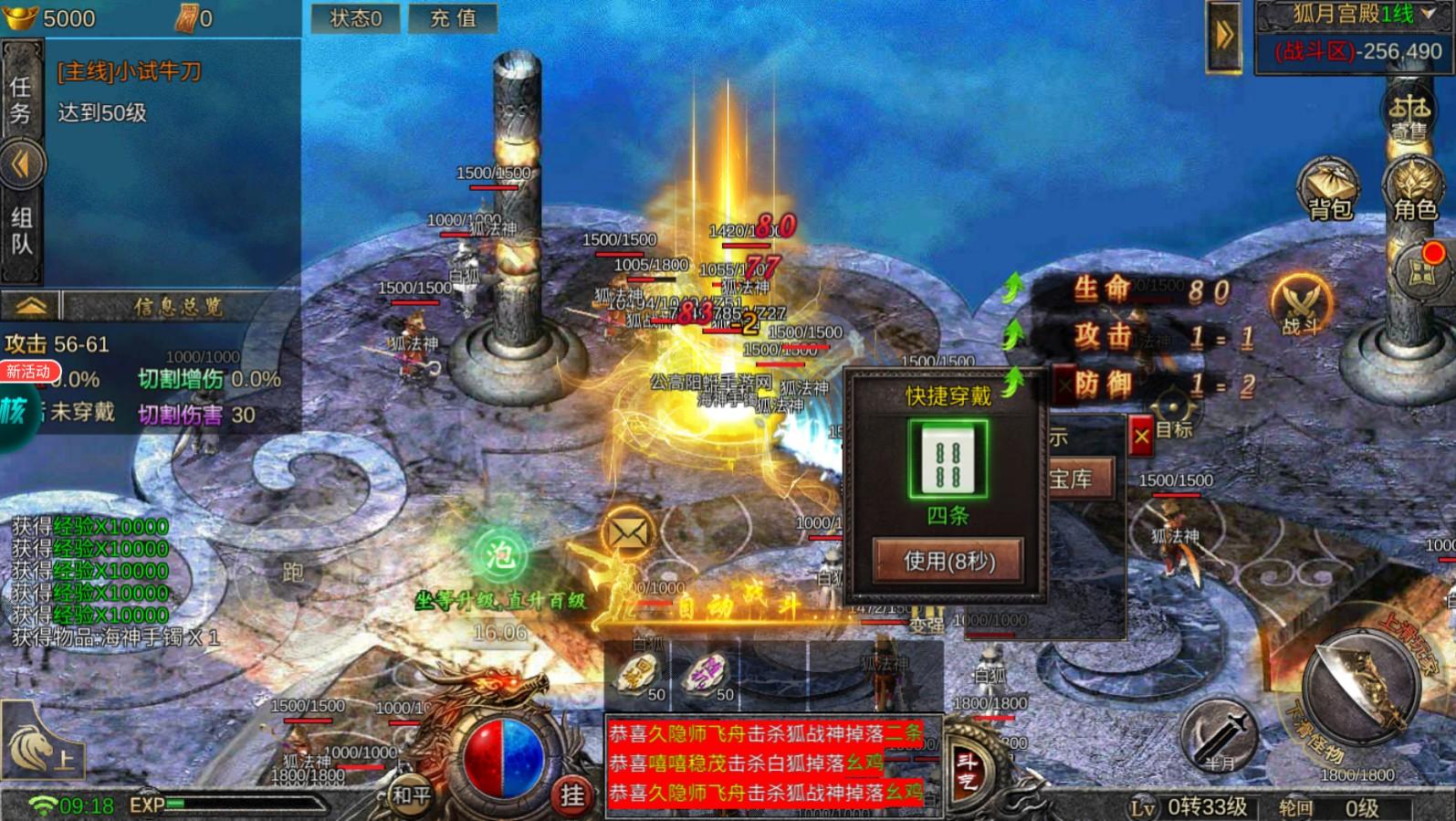Switch to the 组队 team tab

[x=21, y=231]
